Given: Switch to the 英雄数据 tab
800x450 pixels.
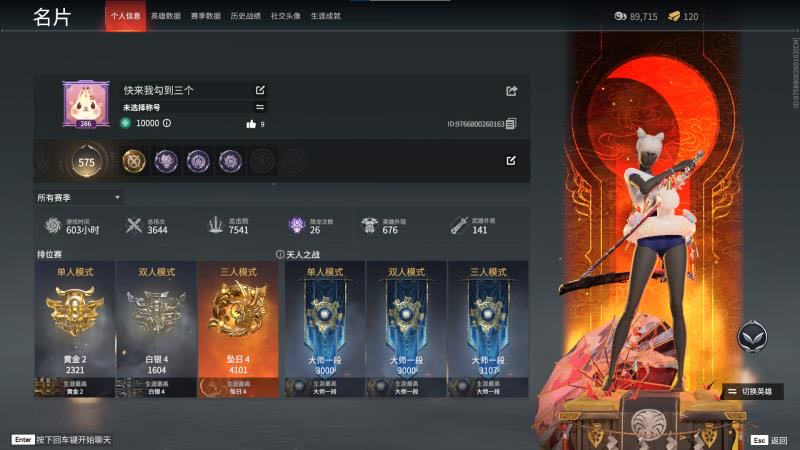Looking at the screenshot, I should (x=166, y=17).
